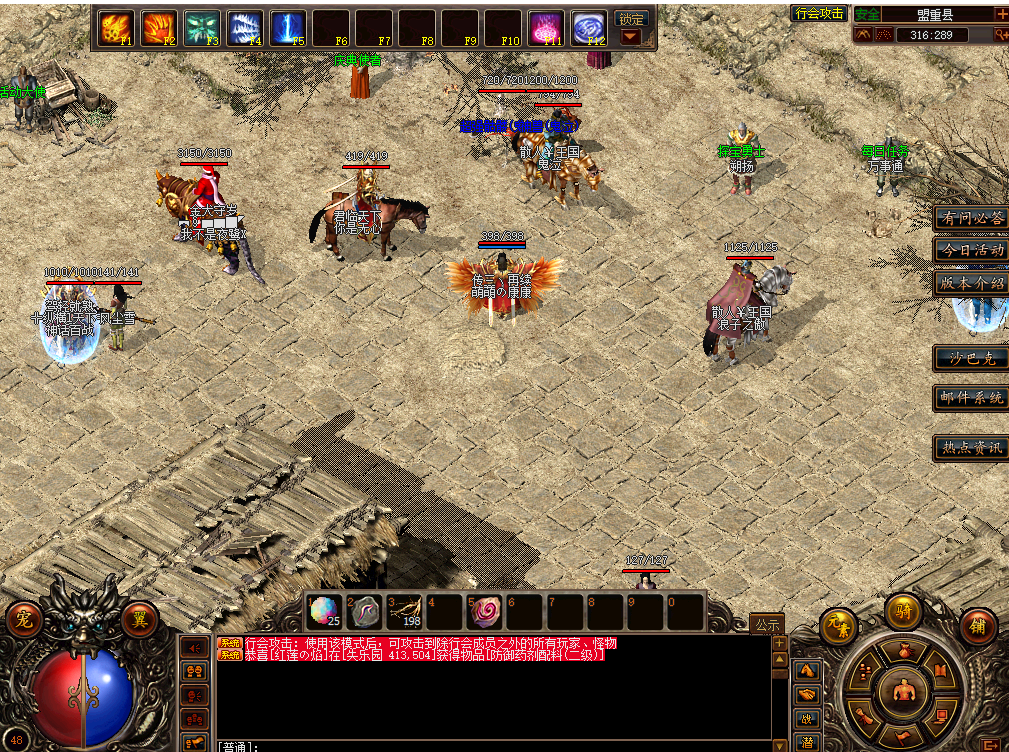Click the 元素 elements button
Screen dimensions: 1009x752
pos(838,626)
